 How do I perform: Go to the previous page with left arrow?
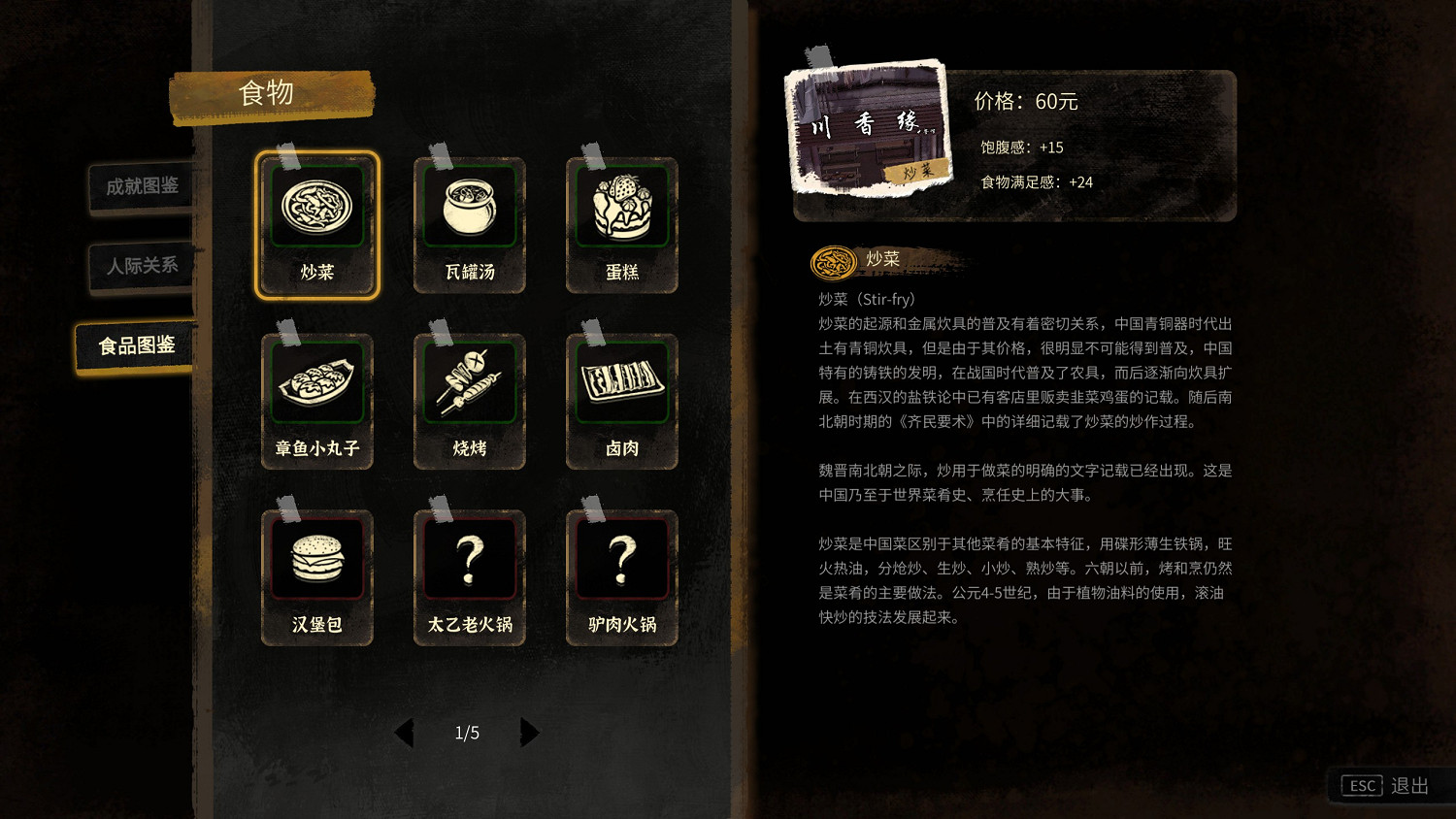[x=405, y=733]
